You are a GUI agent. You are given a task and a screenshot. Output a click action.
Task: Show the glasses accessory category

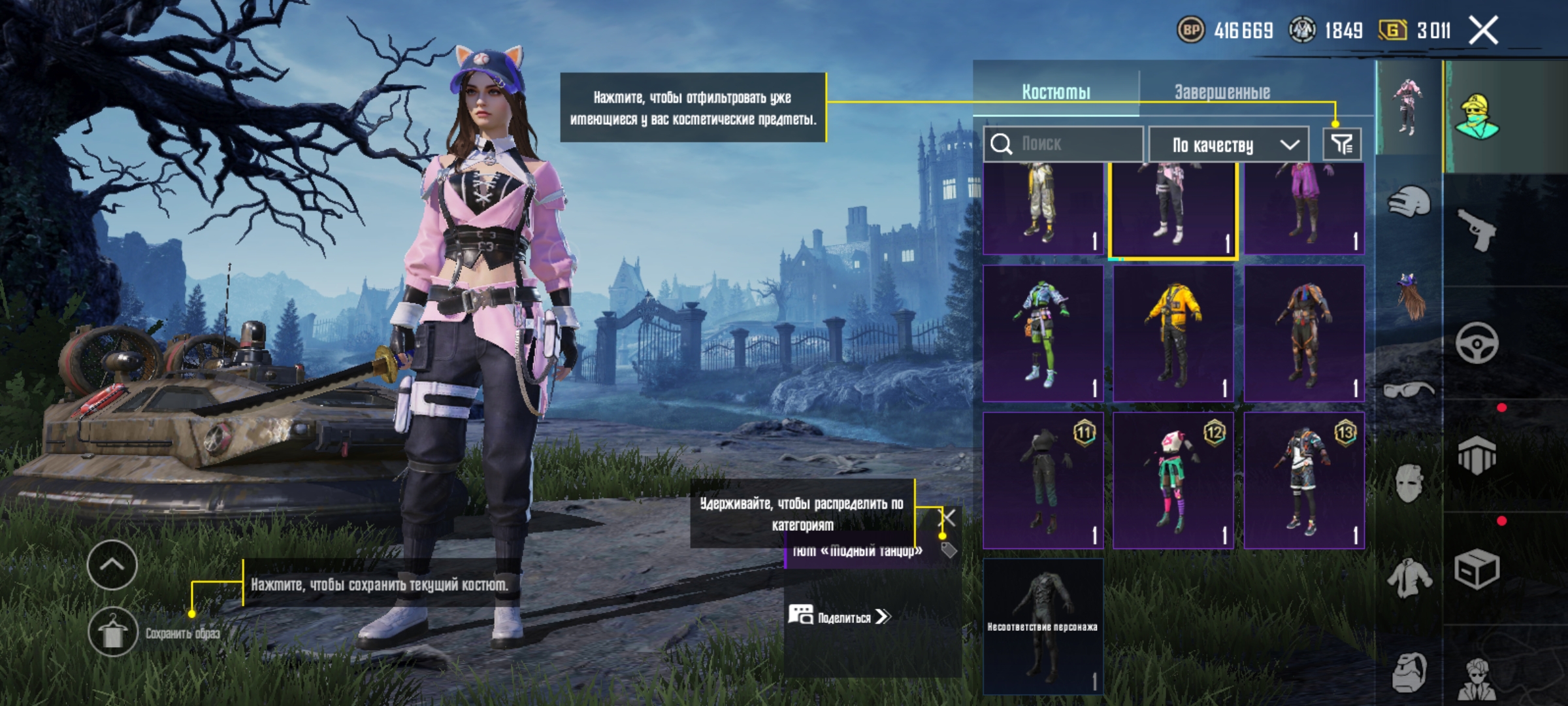1409,391
